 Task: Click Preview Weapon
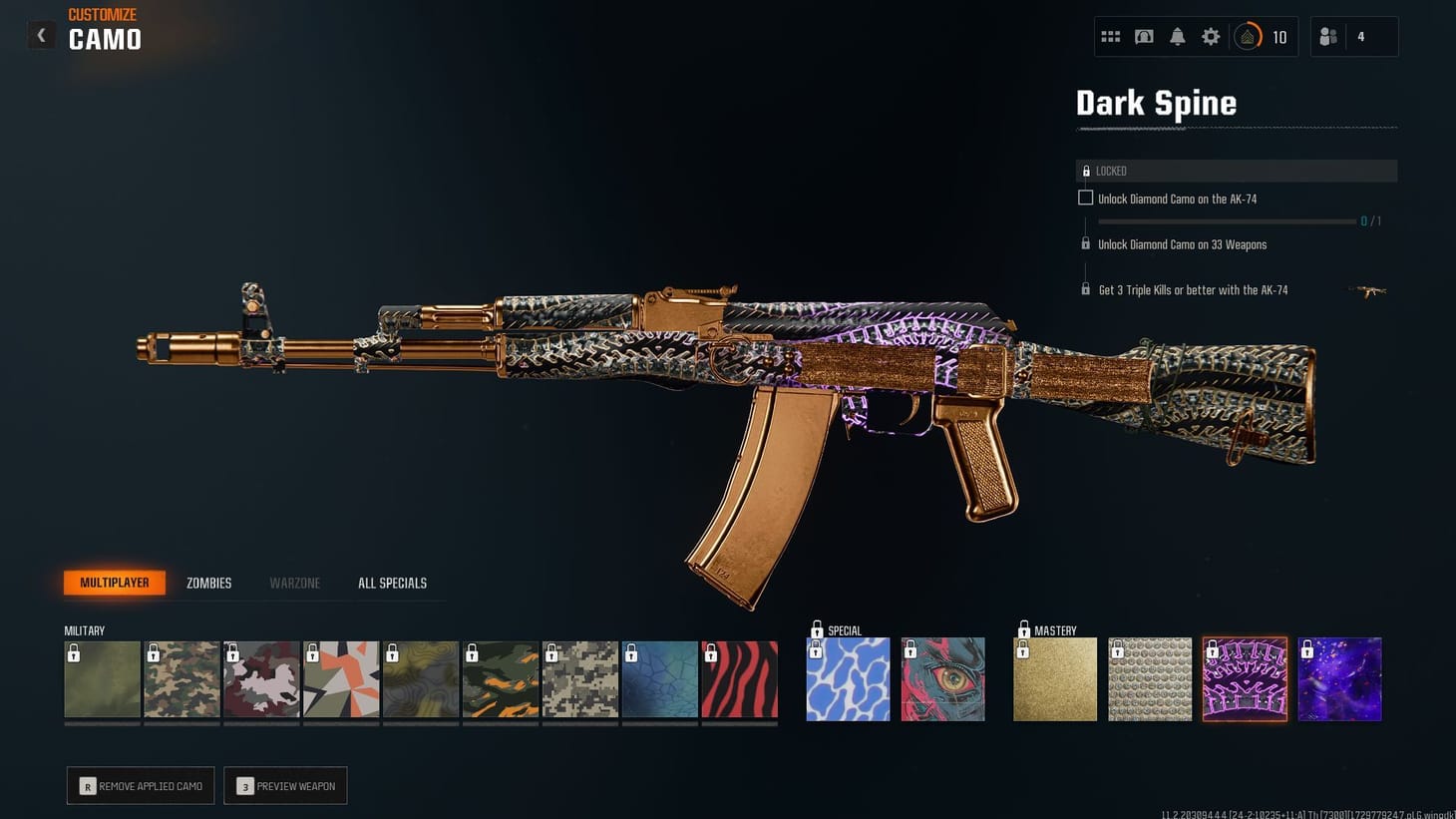(285, 785)
